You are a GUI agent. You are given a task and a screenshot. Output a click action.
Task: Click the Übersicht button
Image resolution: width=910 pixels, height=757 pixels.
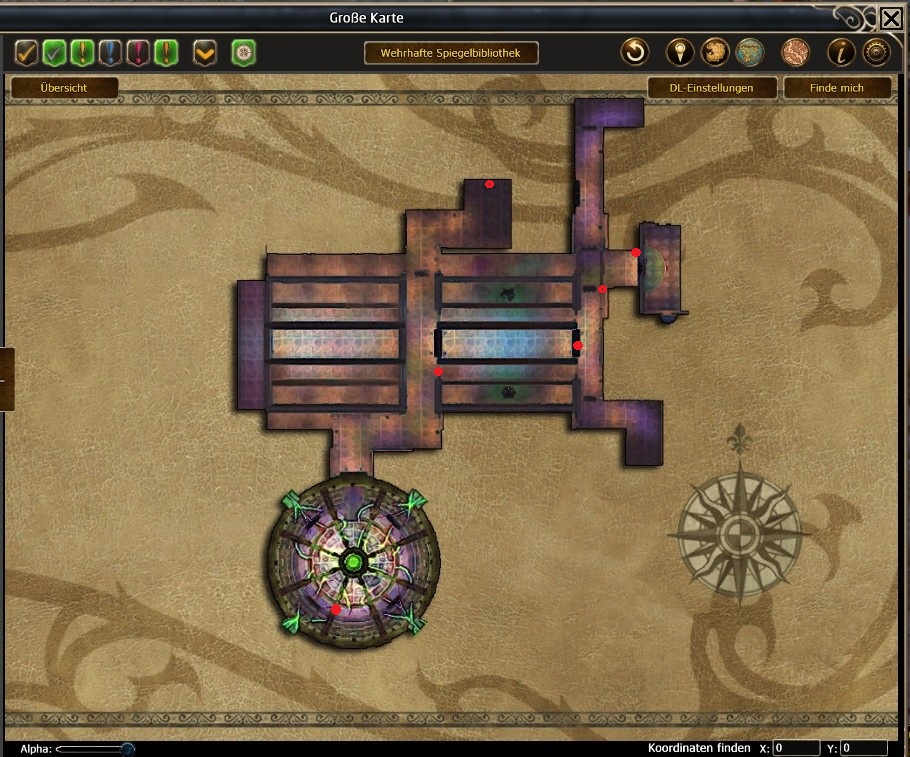(64, 88)
